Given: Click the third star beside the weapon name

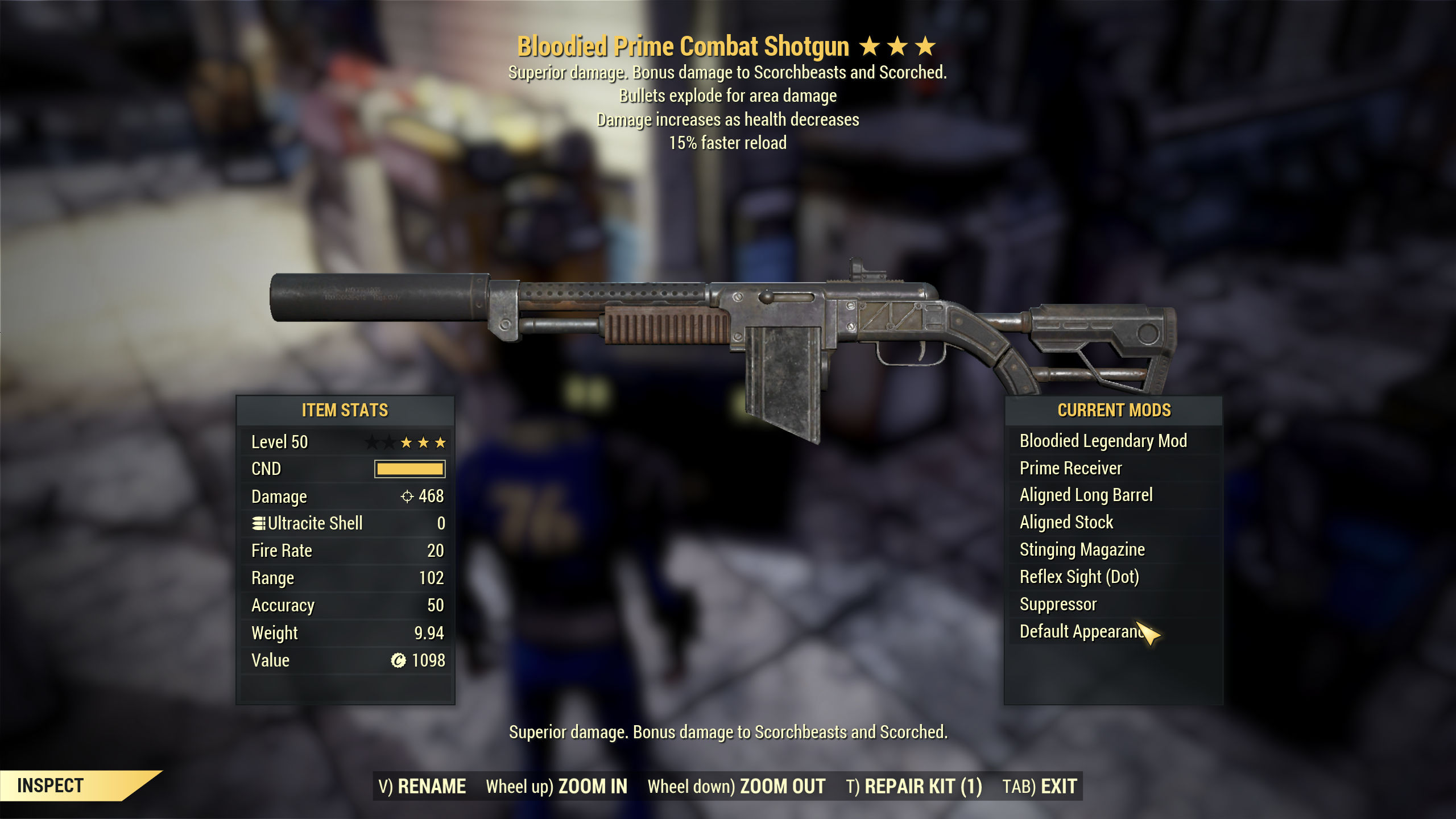Looking at the screenshot, I should pyautogui.click(x=929, y=45).
